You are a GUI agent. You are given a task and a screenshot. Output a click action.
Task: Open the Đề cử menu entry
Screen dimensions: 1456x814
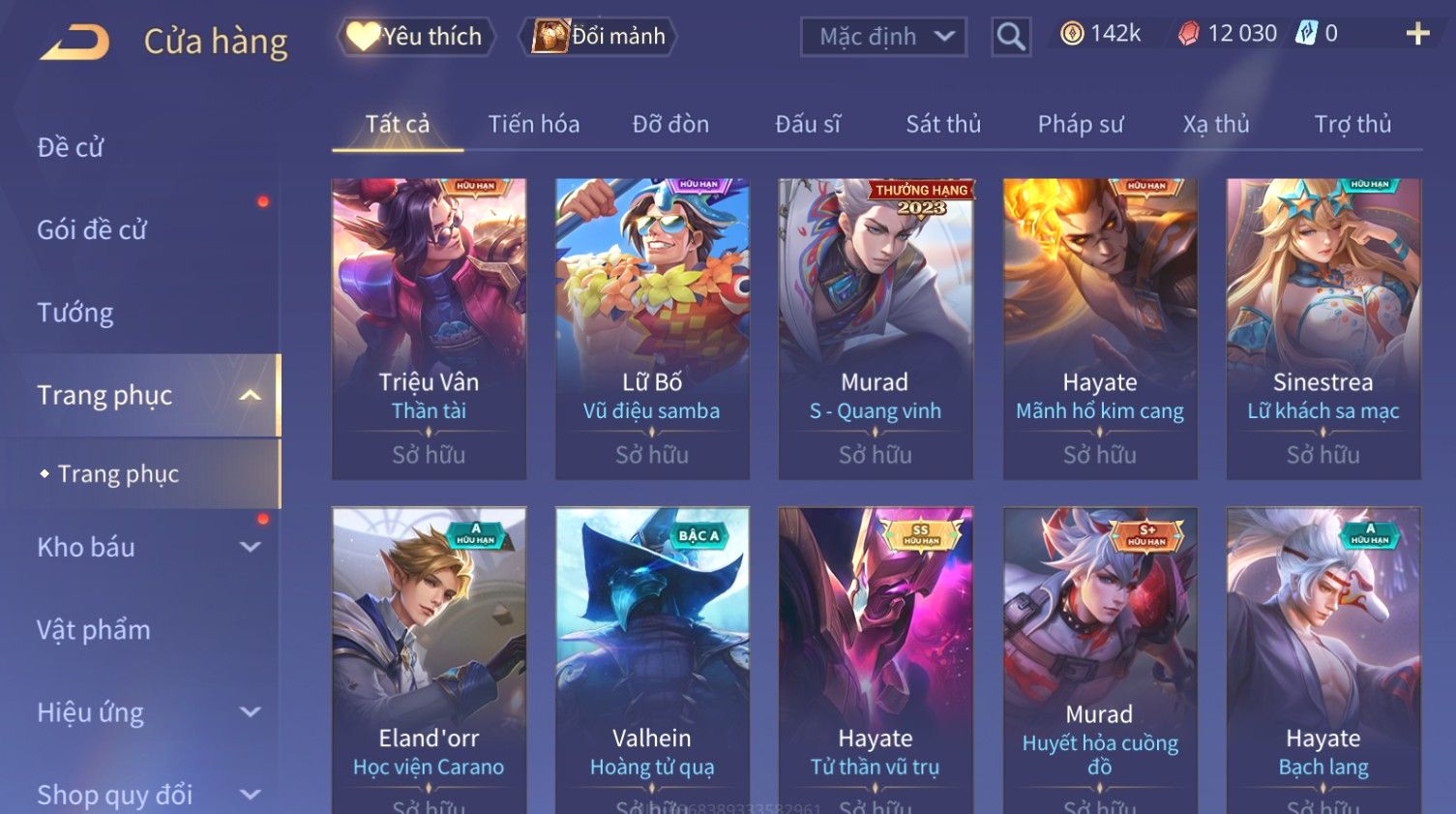(71, 147)
